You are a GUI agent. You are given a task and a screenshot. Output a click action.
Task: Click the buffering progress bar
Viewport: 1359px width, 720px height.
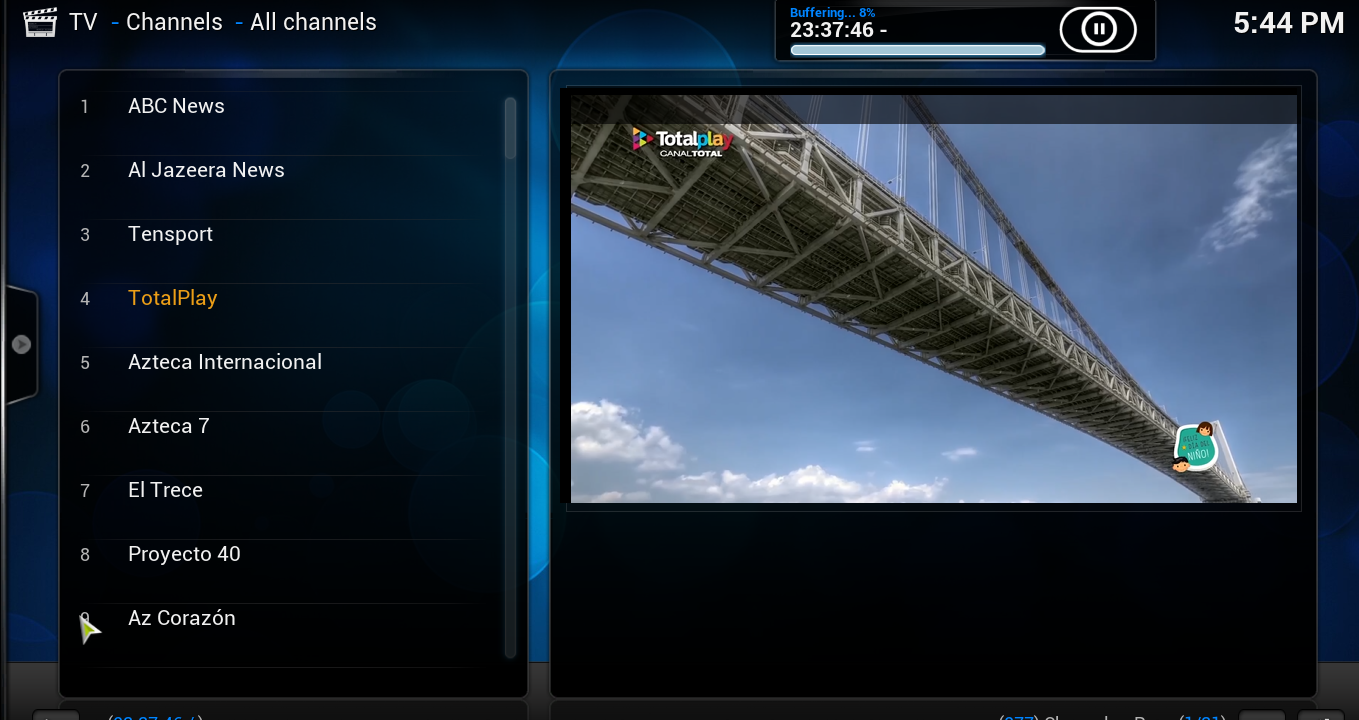[x=916, y=49]
